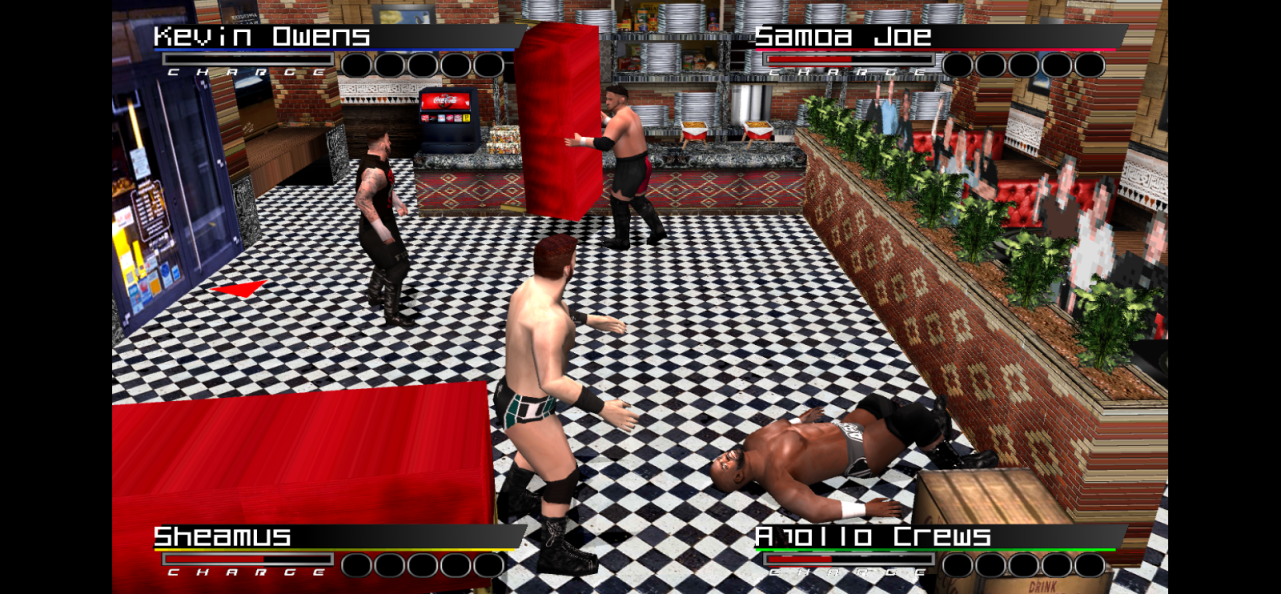Choose the Sheamus name plate
Image resolution: width=1281 pixels, height=594 pixels.
[222, 537]
